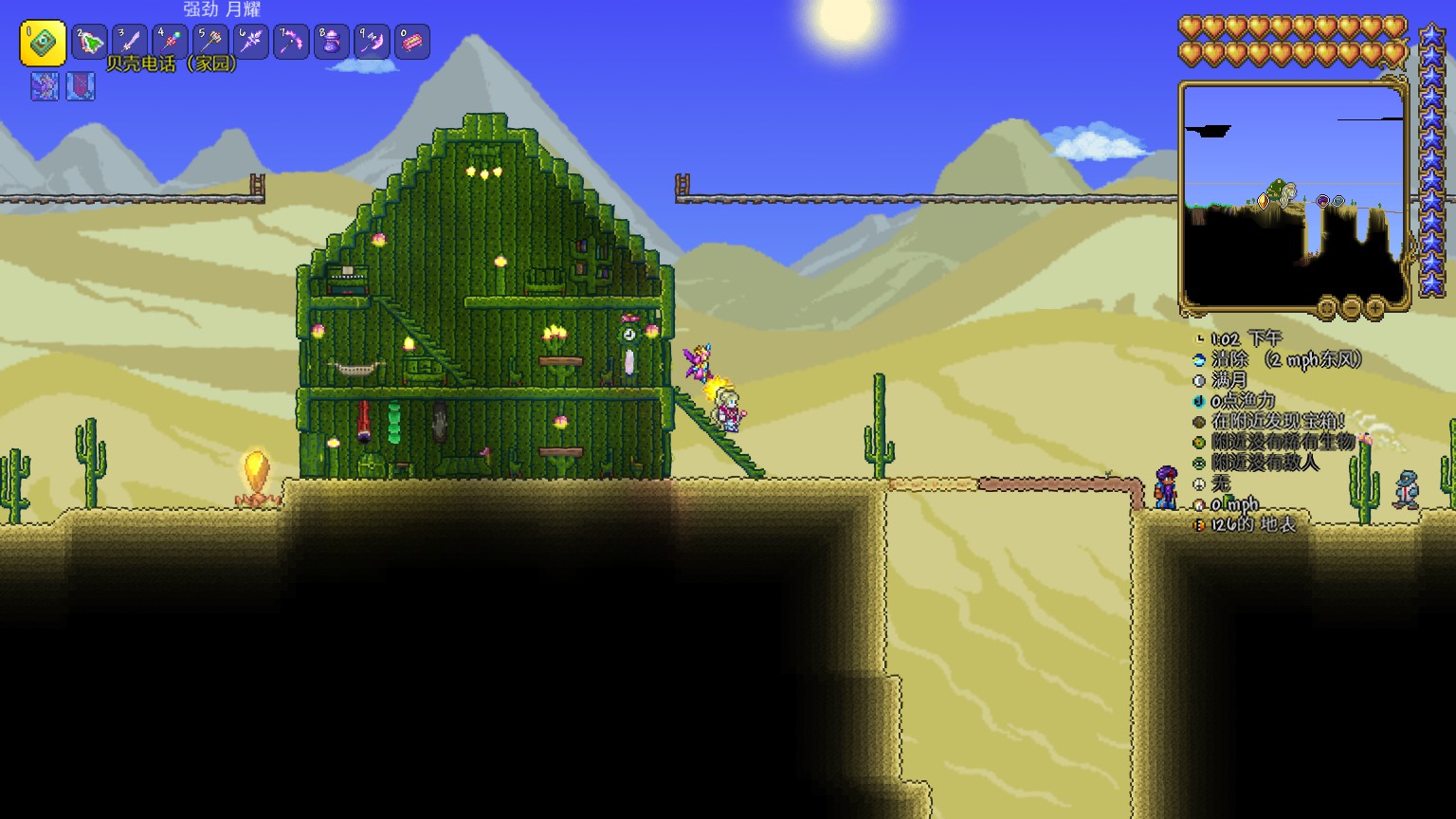Click the moon phase info icon

tap(1200, 380)
